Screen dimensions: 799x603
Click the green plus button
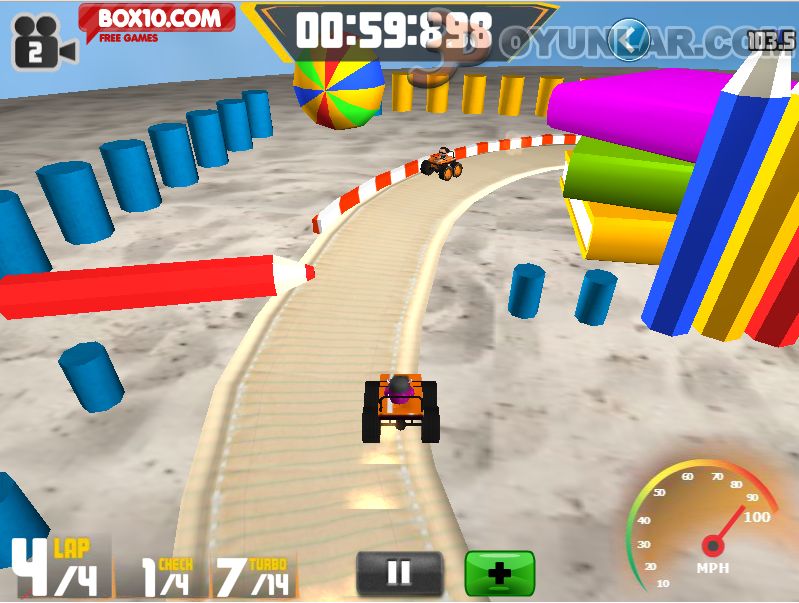[499, 573]
